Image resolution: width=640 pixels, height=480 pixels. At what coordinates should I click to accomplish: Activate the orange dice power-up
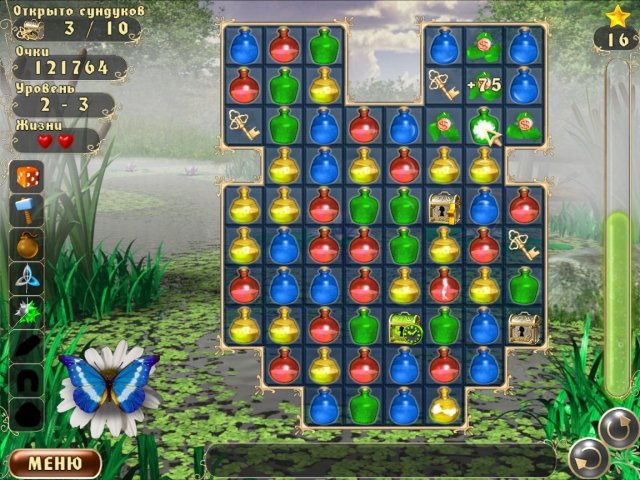[x=27, y=177]
